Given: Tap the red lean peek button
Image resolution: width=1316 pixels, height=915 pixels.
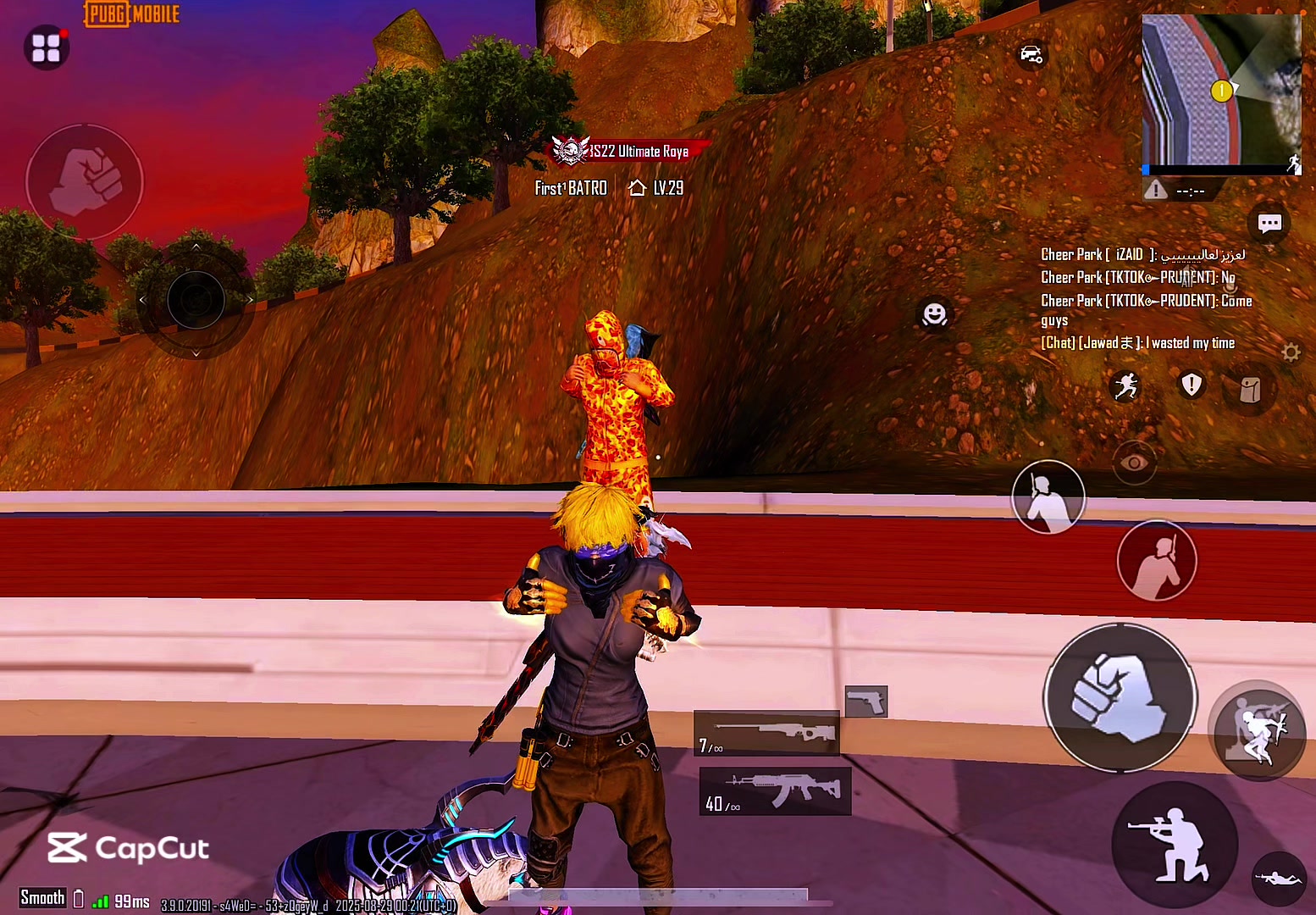Looking at the screenshot, I should [x=1156, y=561].
